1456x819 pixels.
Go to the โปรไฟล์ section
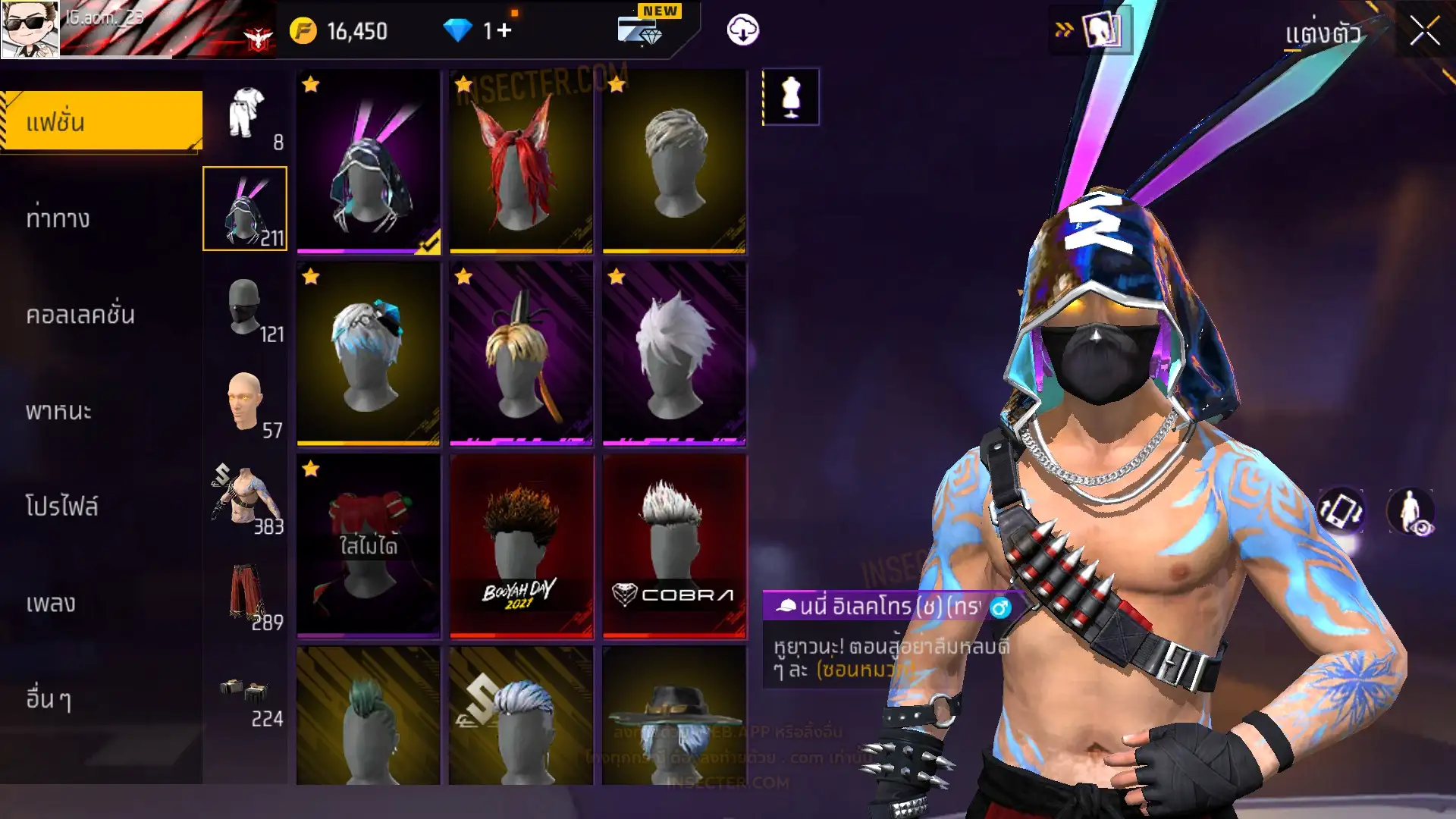click(x=61, y=507)
